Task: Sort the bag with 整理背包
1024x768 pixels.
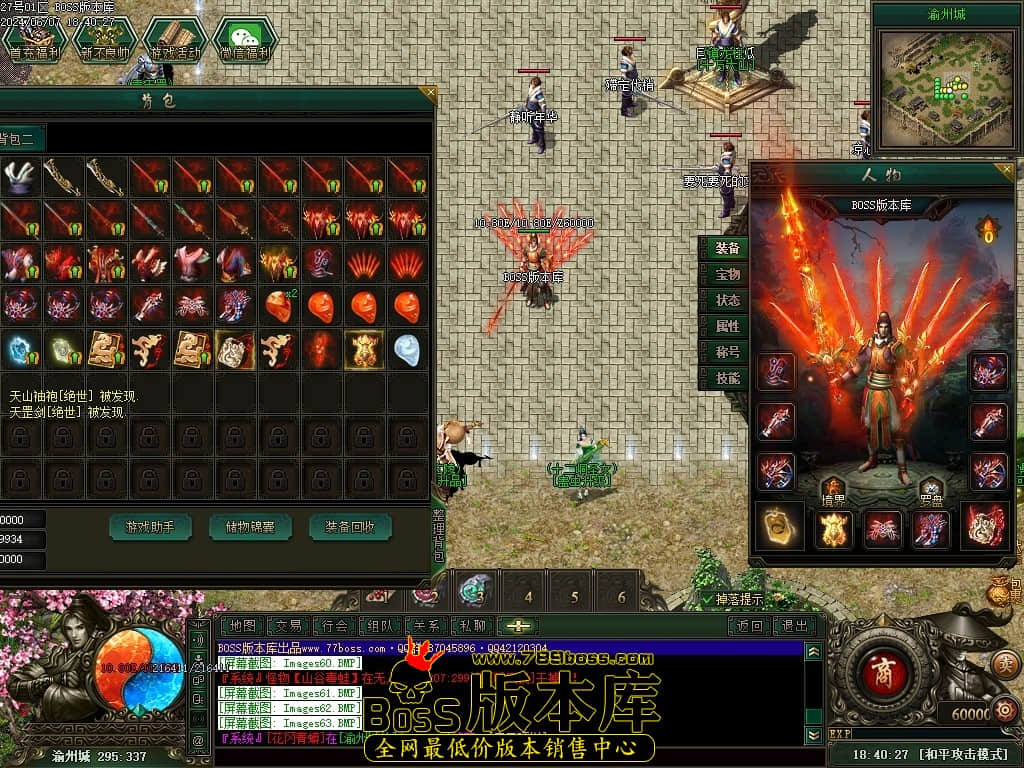Action: click(439, 537)
